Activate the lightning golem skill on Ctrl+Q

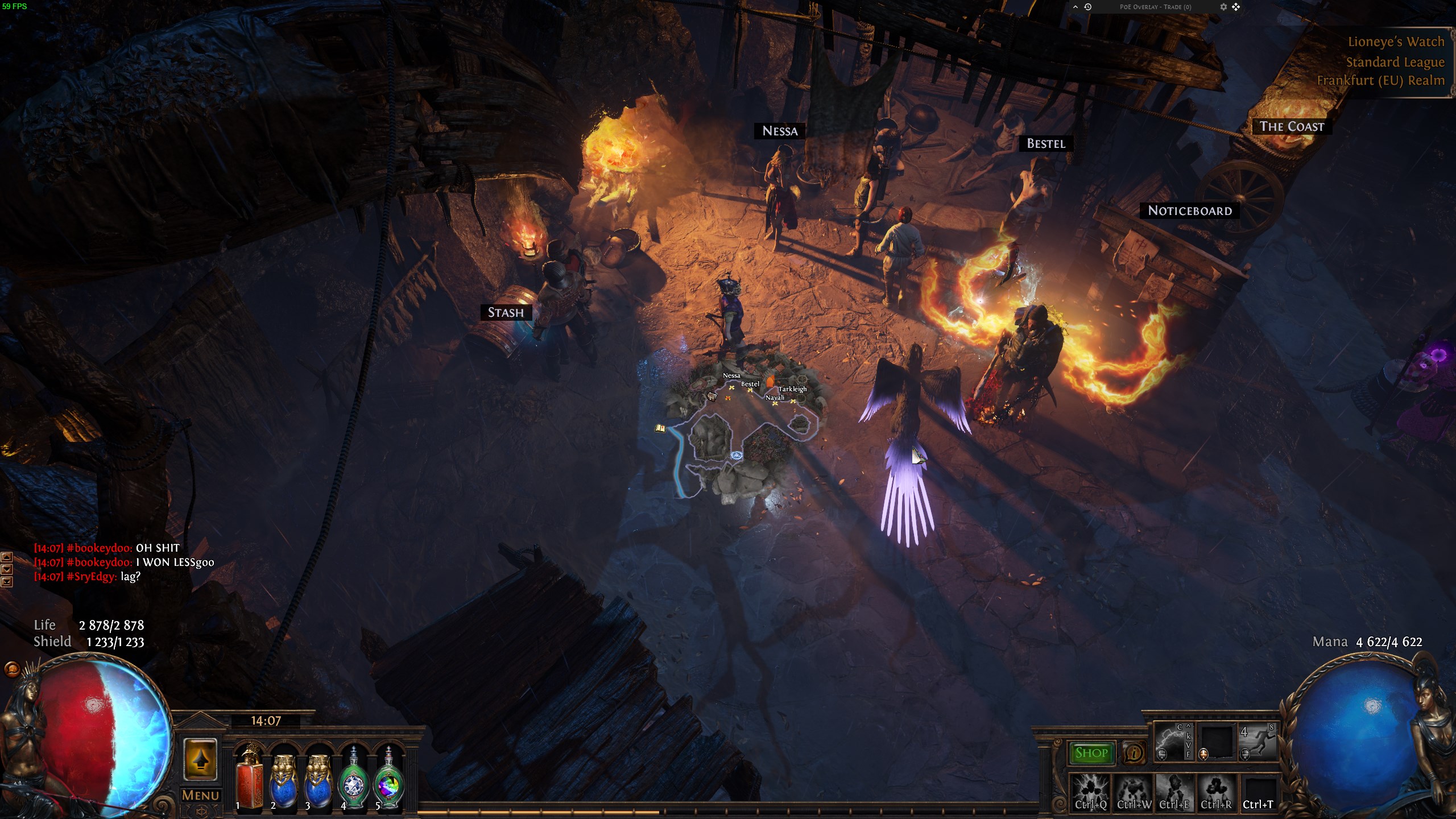[x=1091, y=791]
